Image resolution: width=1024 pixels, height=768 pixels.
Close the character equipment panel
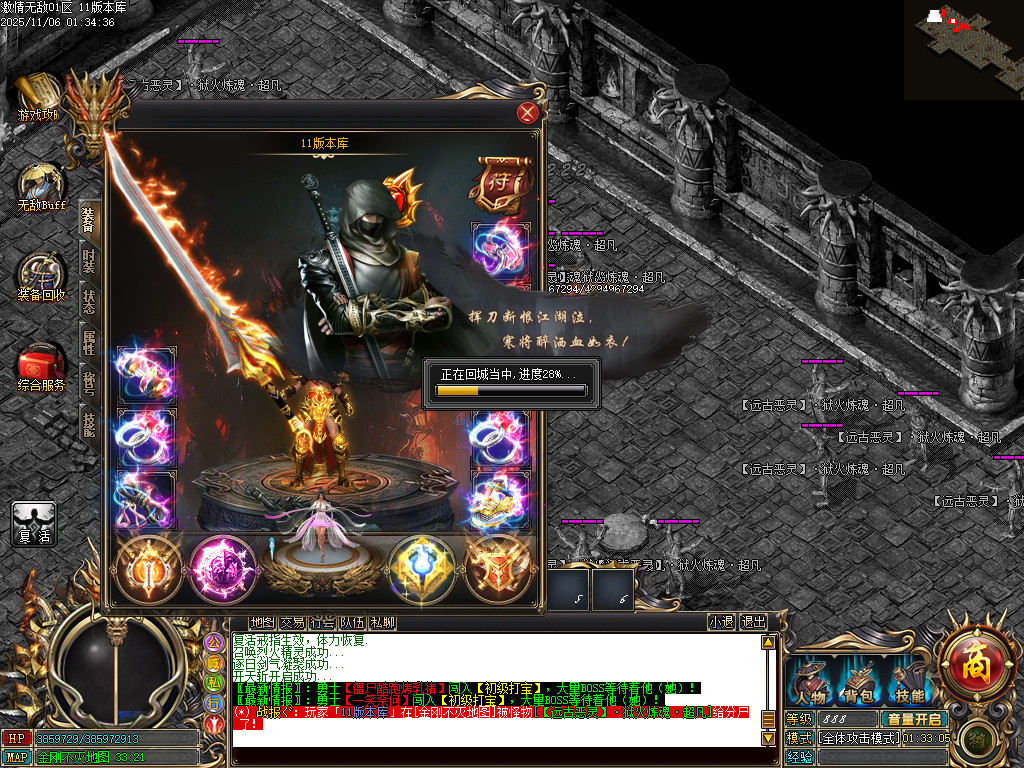[x=528, y=113]
